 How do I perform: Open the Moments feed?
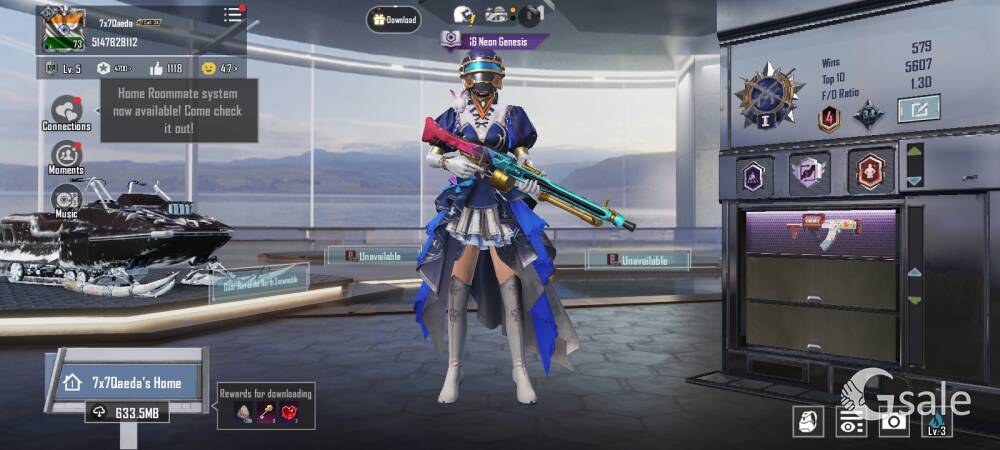click(x=66, y=157)
